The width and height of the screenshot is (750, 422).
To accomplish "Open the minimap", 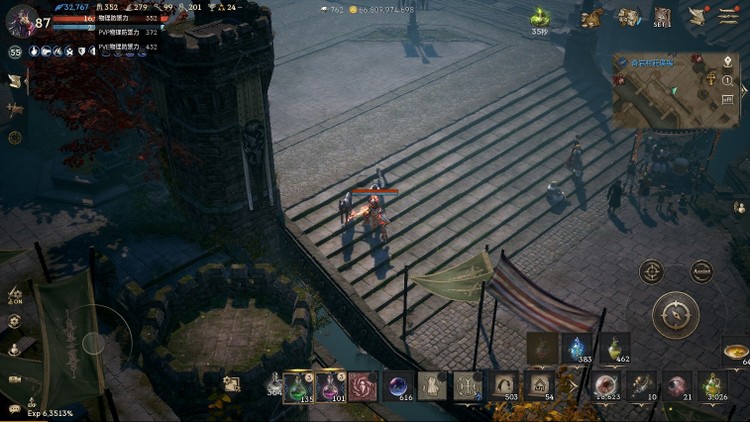I will 664,91.
